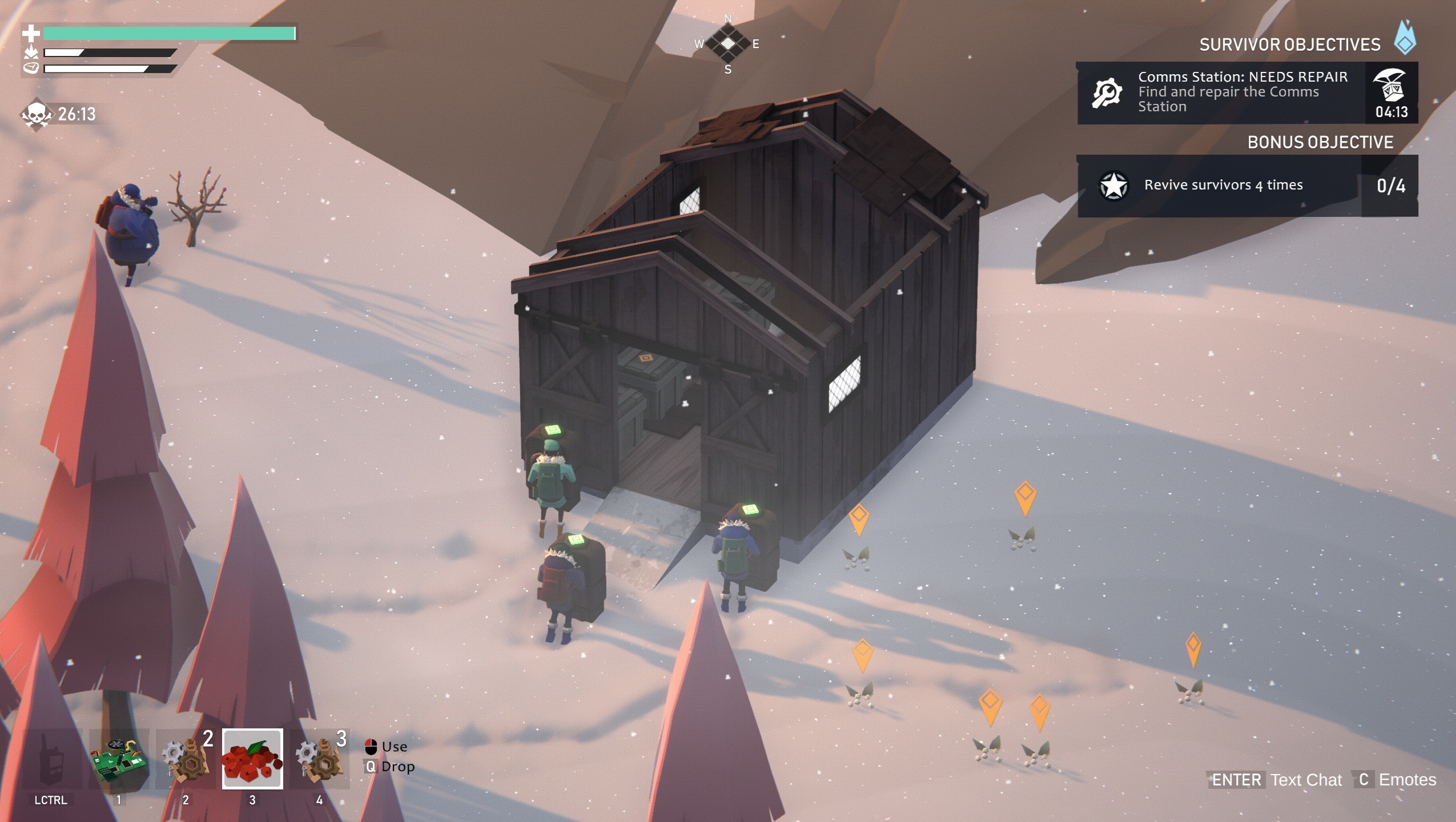Click the Revive survivors 4 times objective
The image size is (1456, 822).
[1222, 184]
